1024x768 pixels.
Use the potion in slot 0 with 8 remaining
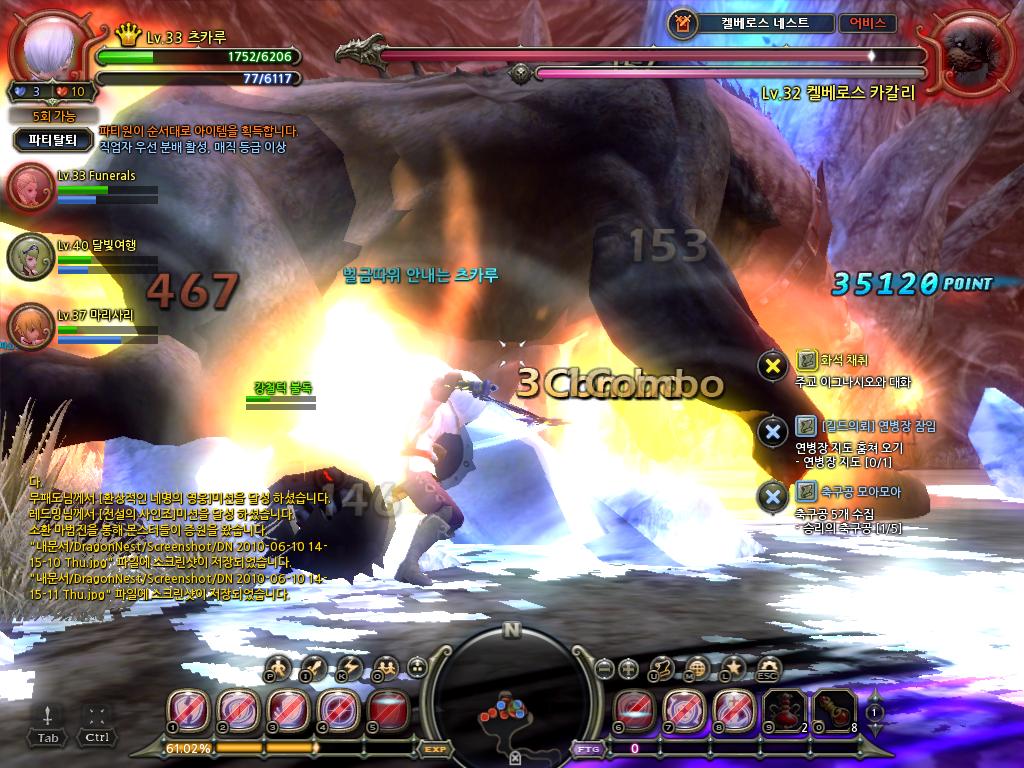click(x=831, y=709)
